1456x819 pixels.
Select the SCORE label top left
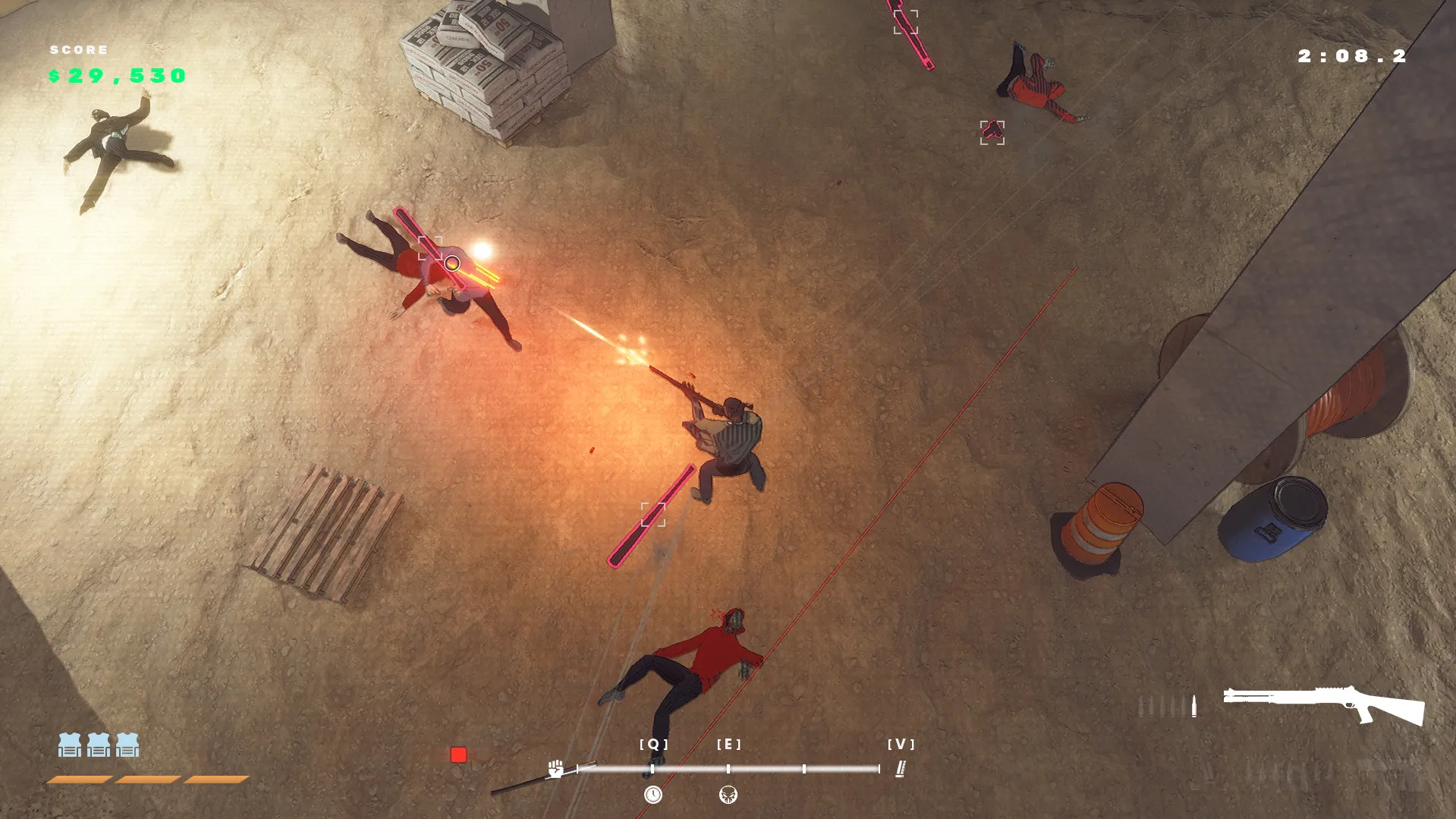78,50
